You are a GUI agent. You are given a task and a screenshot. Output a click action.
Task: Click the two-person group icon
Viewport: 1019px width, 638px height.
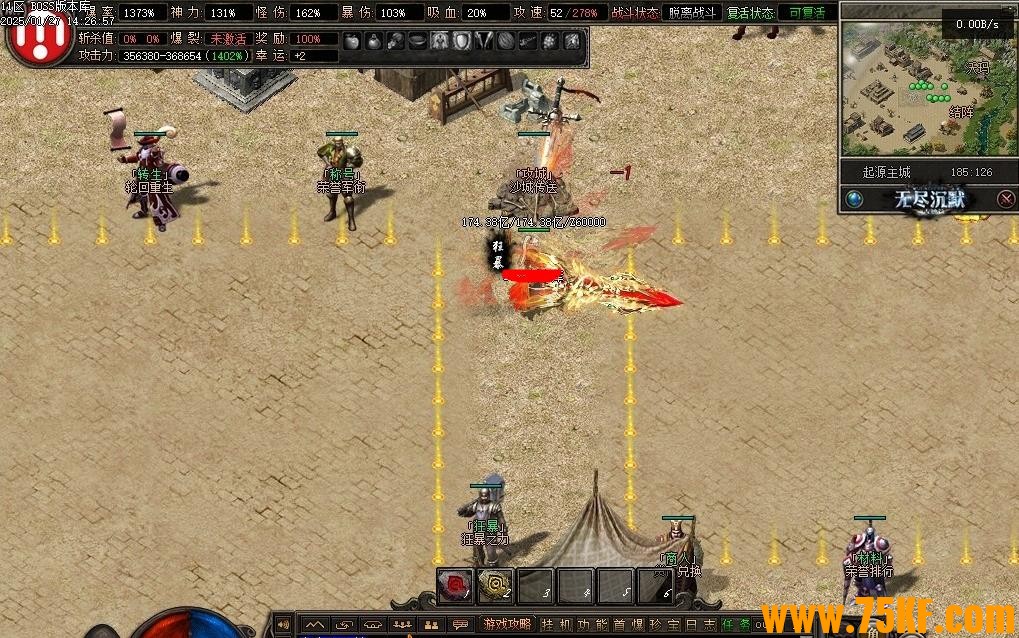coord(431,625)
